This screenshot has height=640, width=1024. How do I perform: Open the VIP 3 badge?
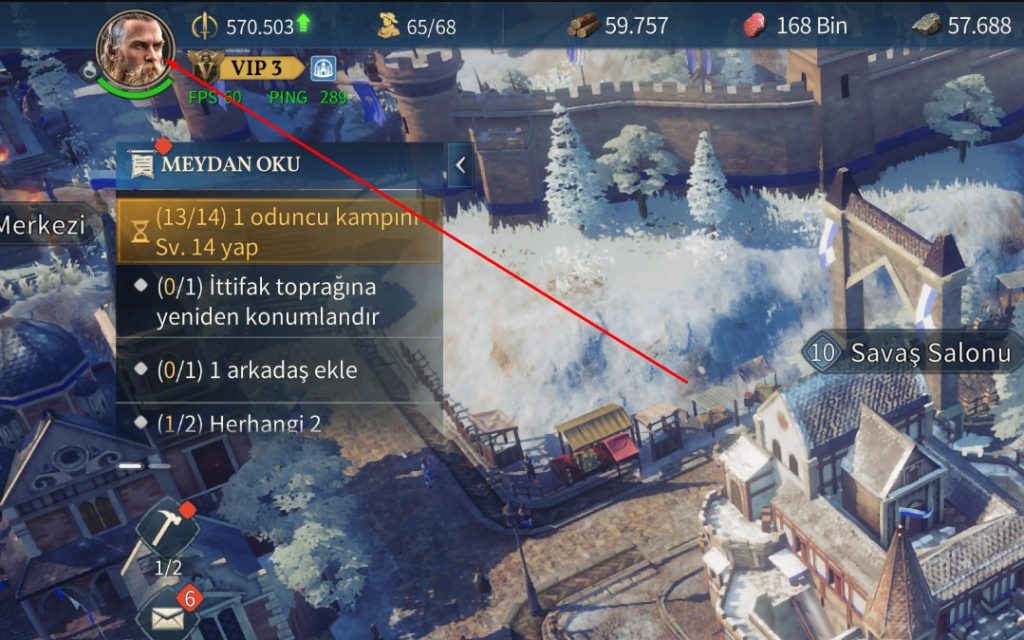point(250,67)
